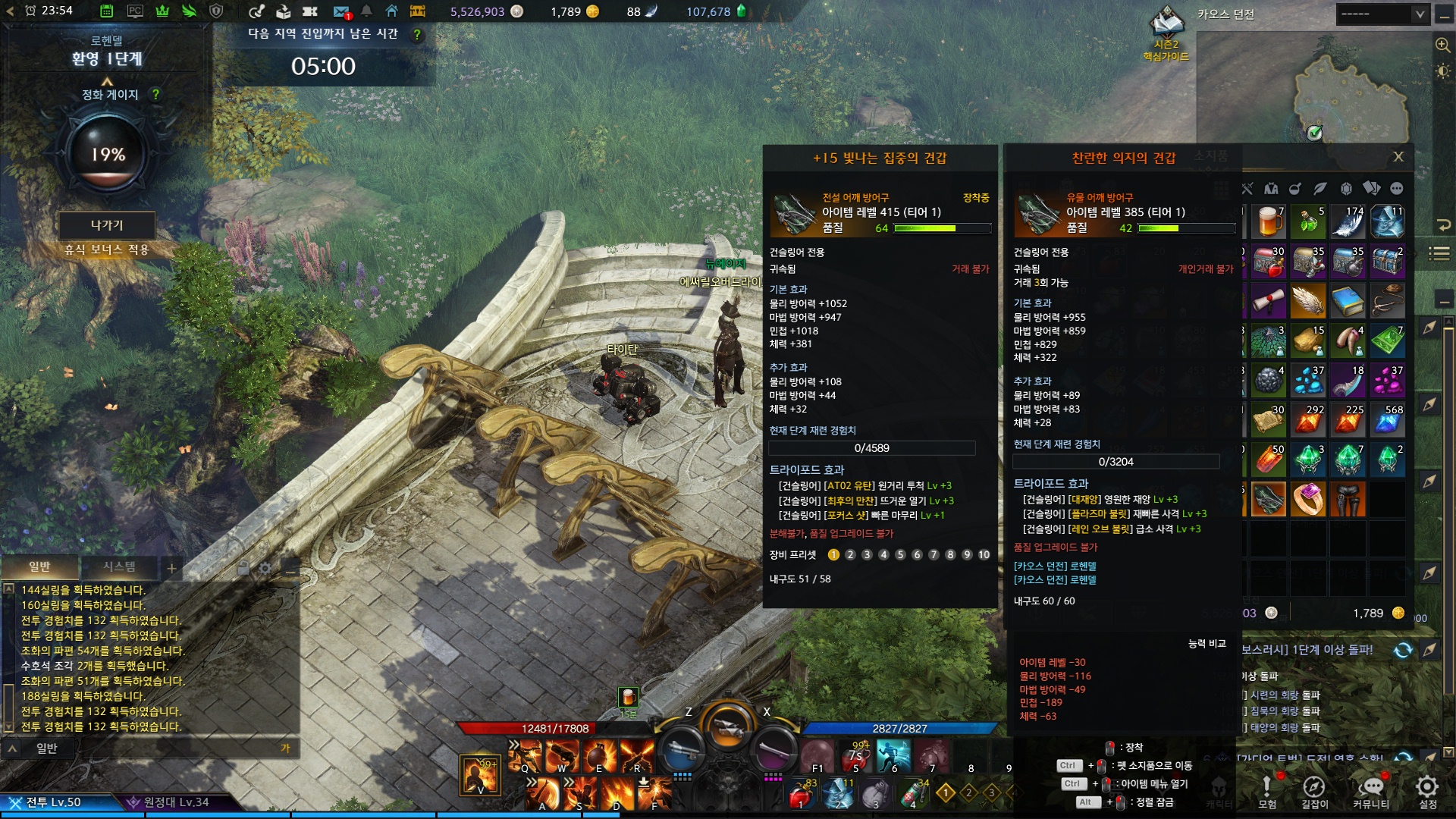Open the 시즌2 핵심가이드 guide

[x=1166, y=34]
